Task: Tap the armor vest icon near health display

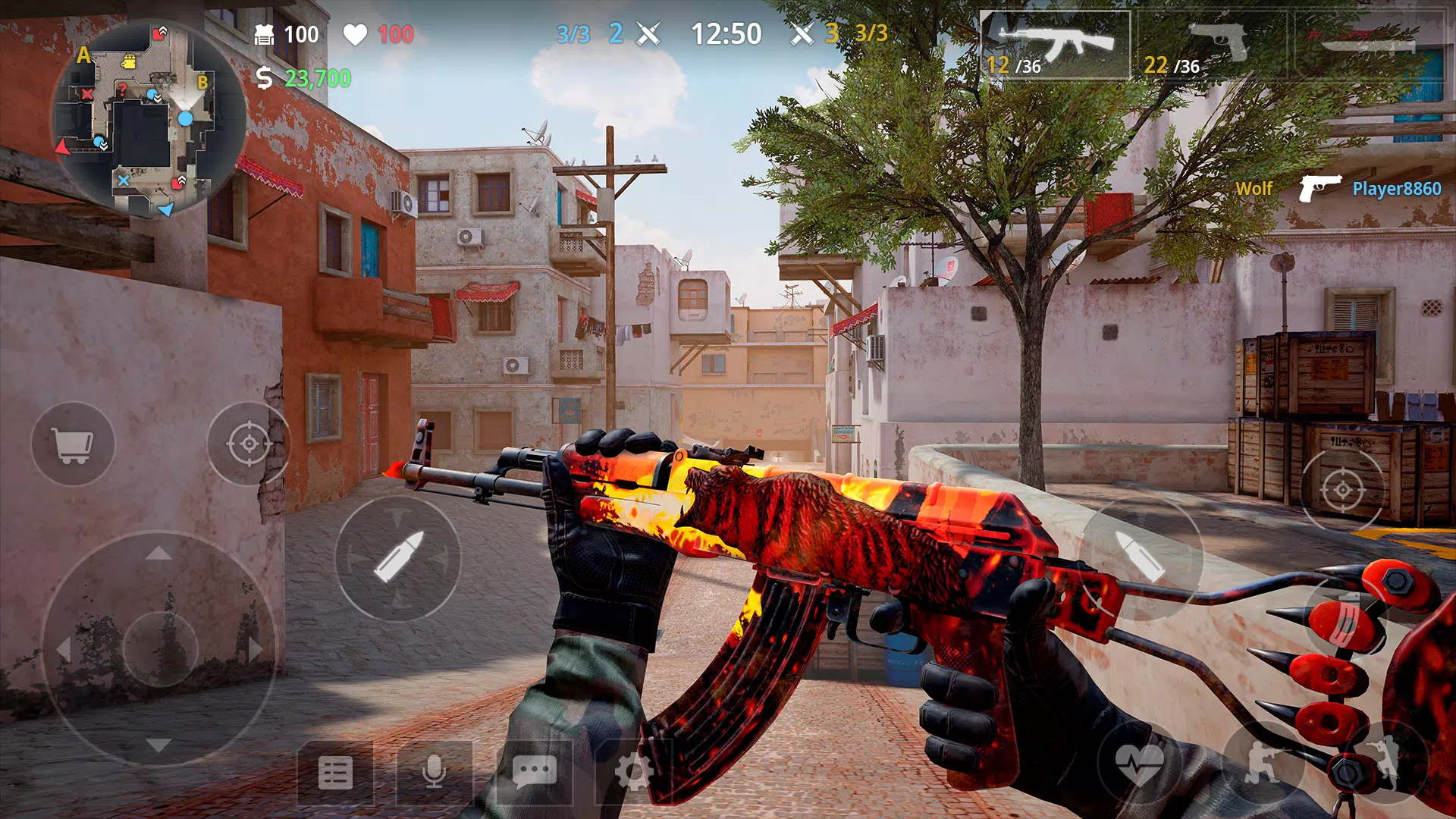Action: (x=265, y=34)
